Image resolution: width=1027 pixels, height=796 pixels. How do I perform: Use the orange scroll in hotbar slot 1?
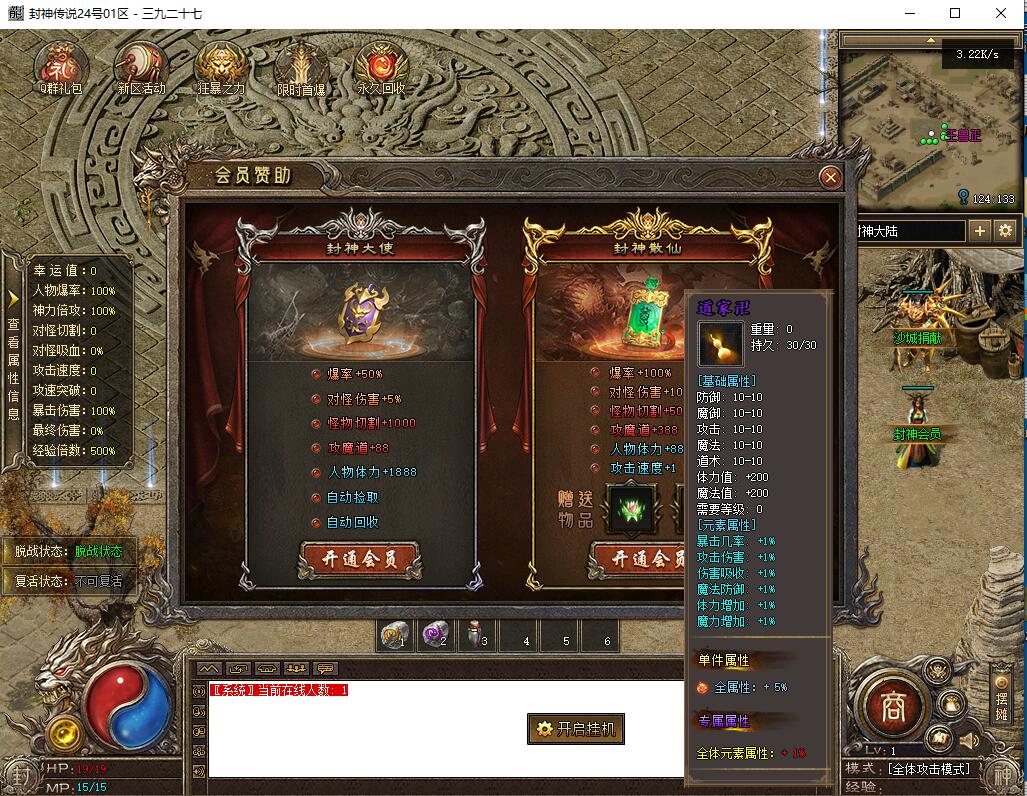click(x=395, y=635)
